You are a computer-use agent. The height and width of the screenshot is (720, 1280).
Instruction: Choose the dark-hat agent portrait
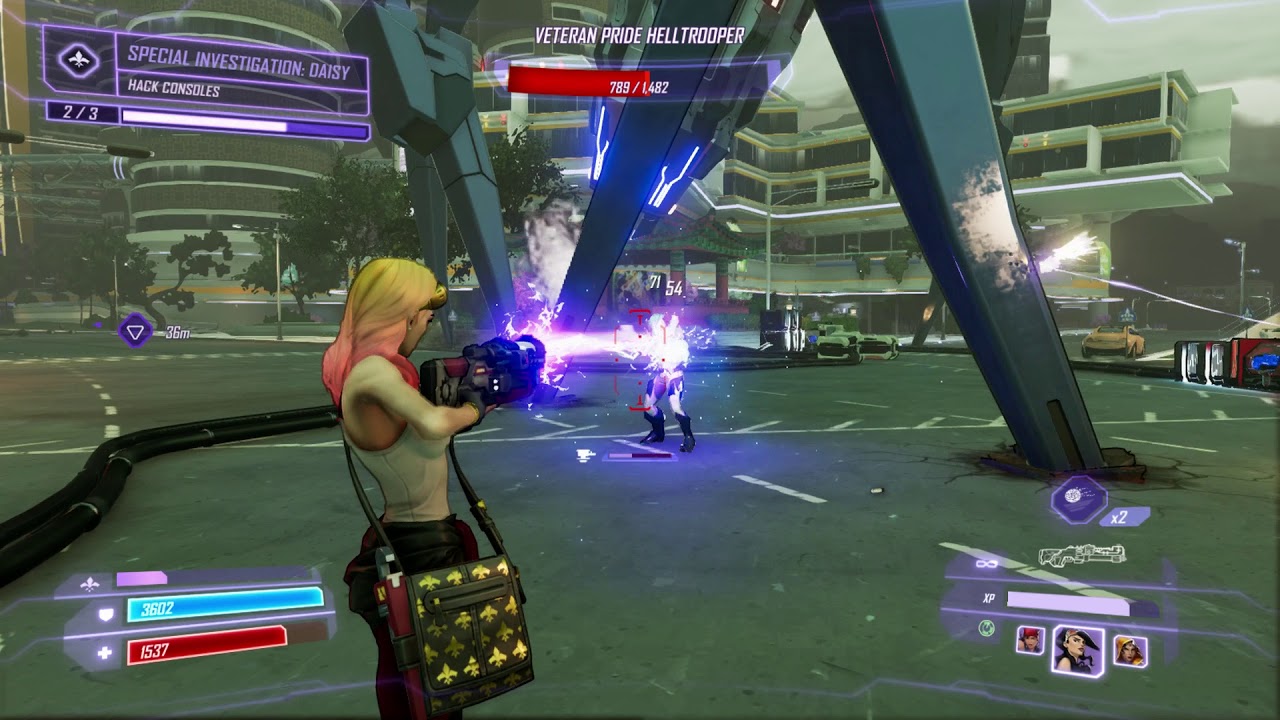1078,649
